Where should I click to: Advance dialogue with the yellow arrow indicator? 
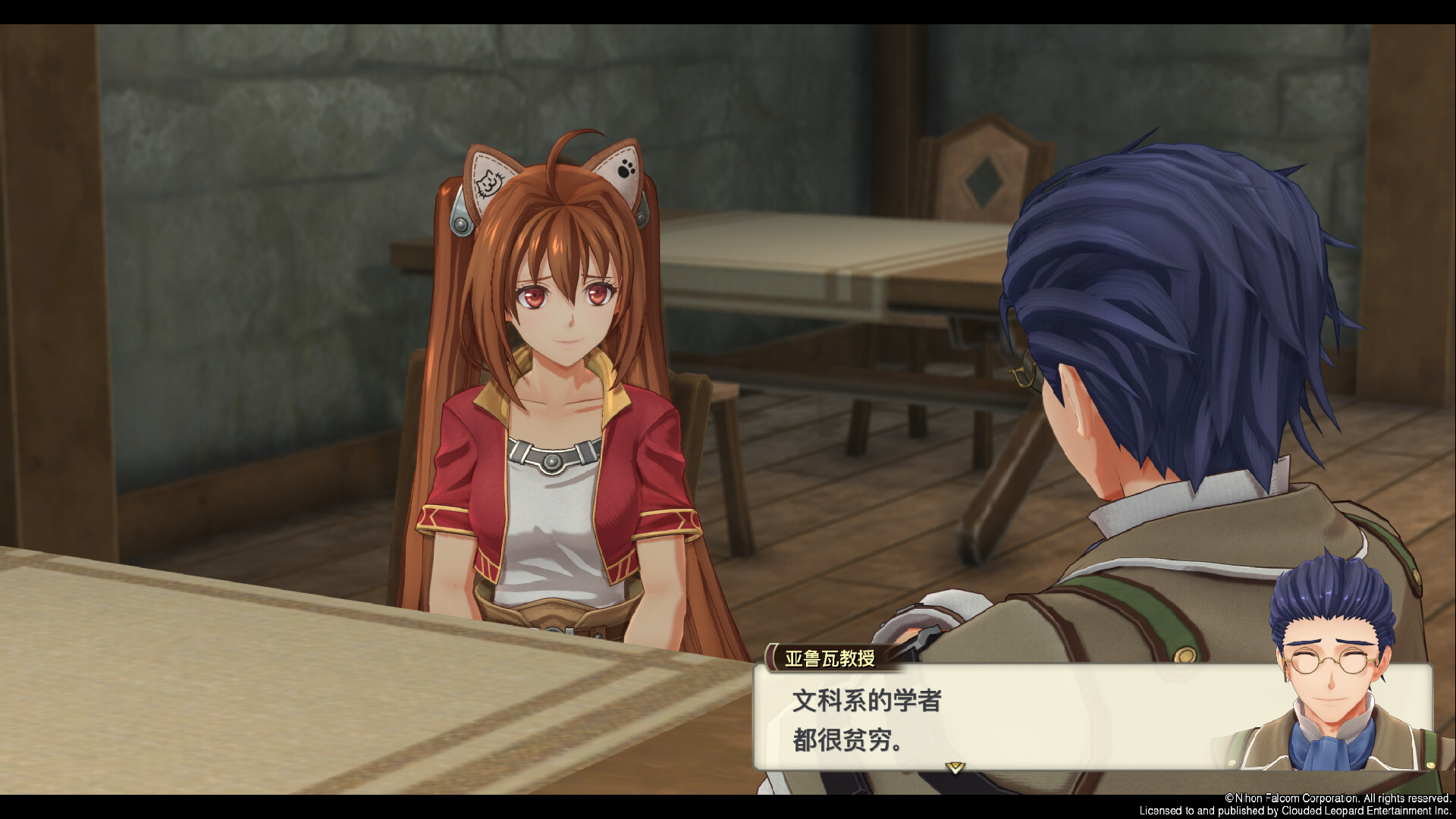[x=955, y=767]
